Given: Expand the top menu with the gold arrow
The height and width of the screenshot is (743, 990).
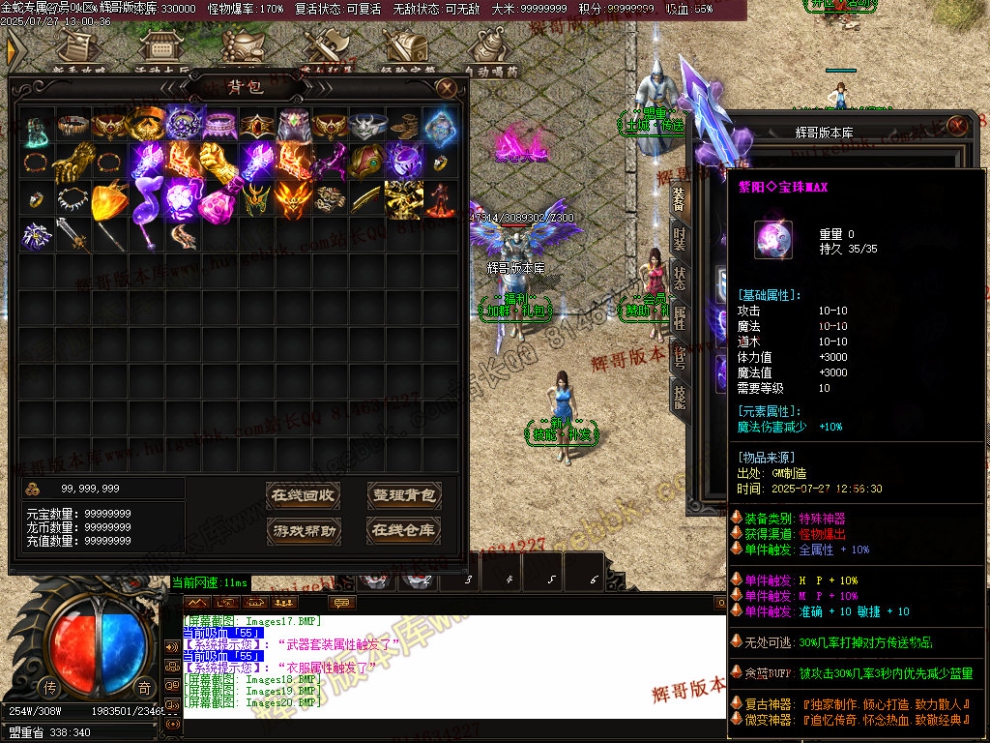Looking at the screenshot, I should click(x=14, y=52).
